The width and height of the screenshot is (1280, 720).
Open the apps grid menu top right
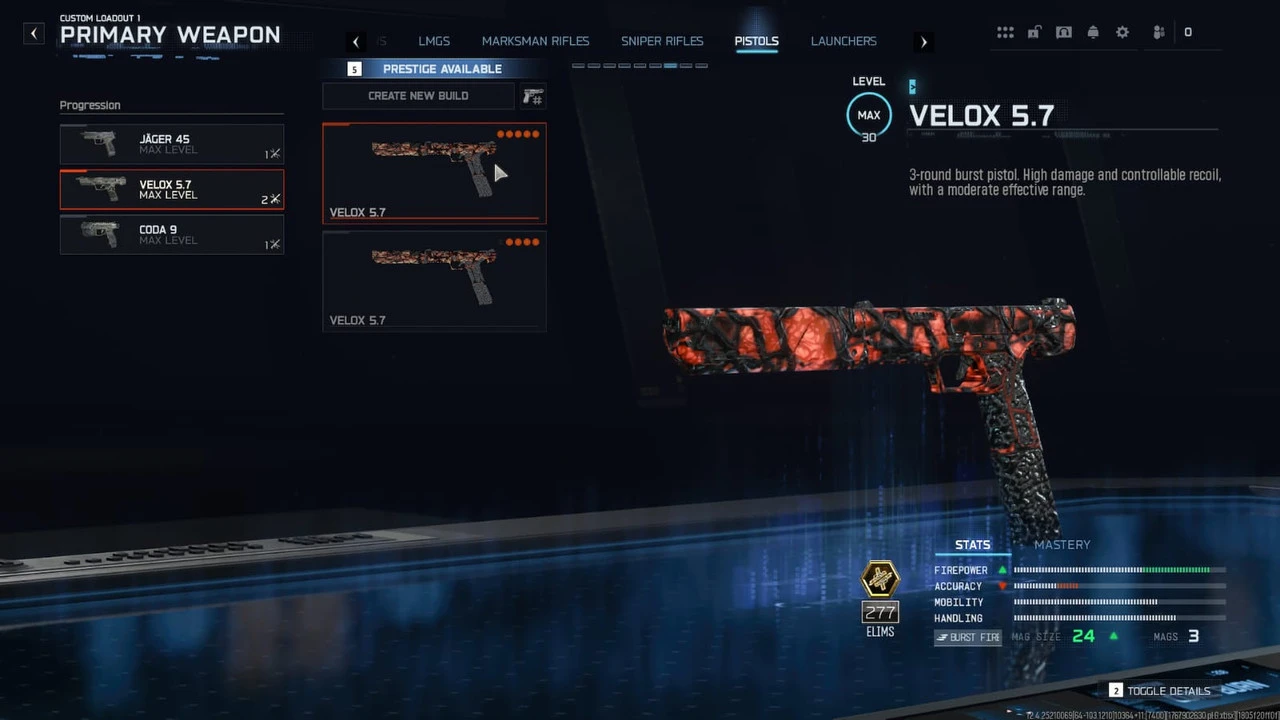(x=1005, y=31)
